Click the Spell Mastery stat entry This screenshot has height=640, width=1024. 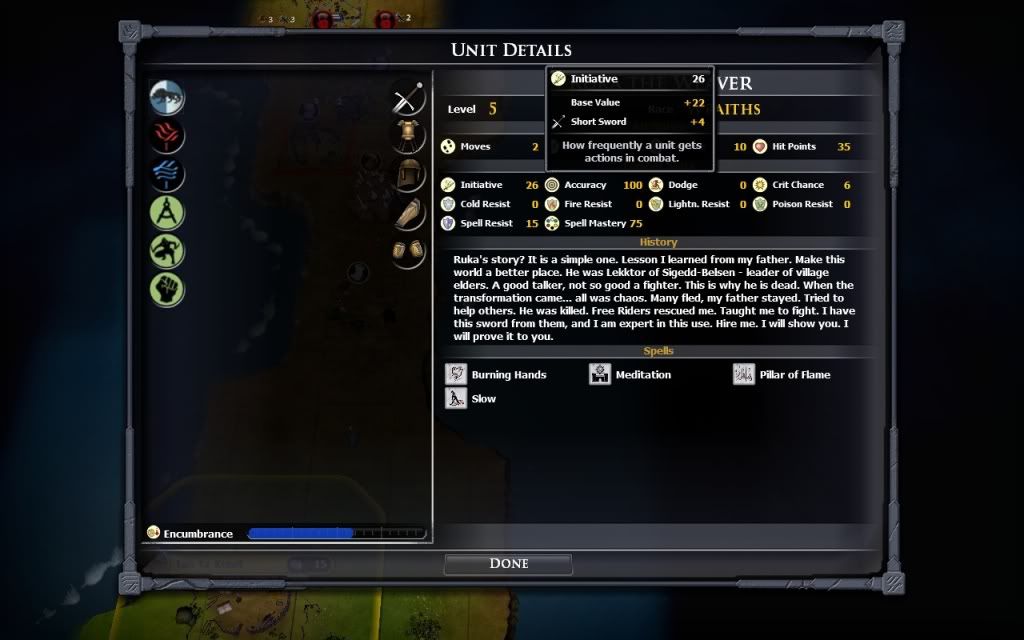tap(595, 223)
